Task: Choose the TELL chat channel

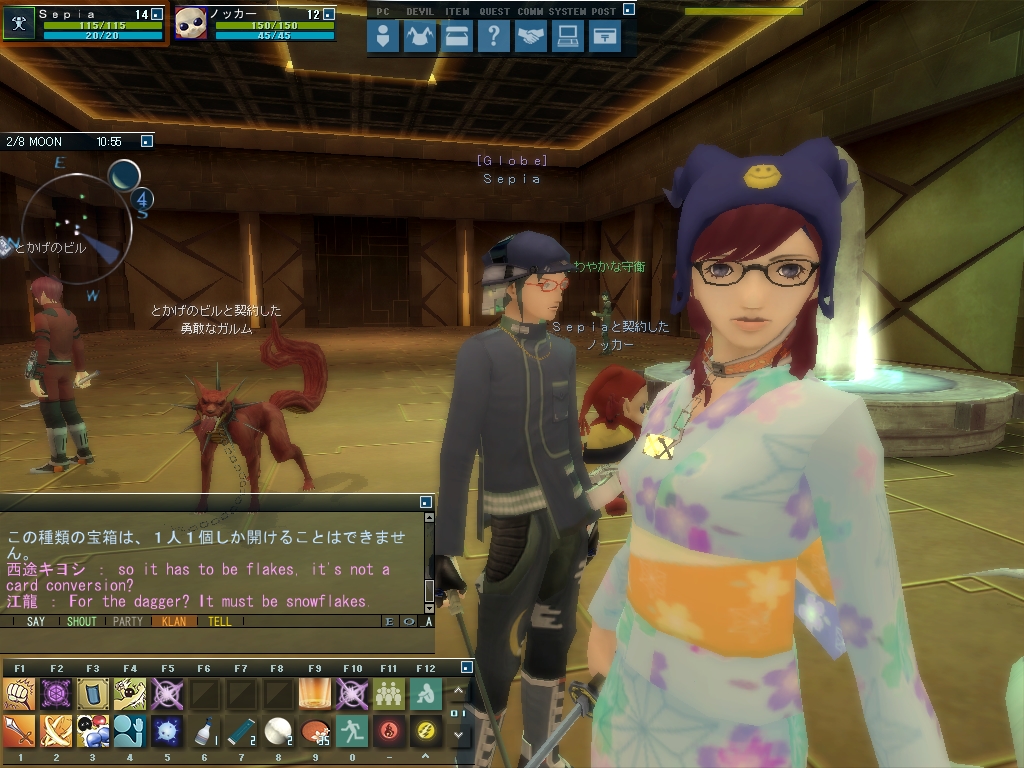Action: [x=220, y=621]
